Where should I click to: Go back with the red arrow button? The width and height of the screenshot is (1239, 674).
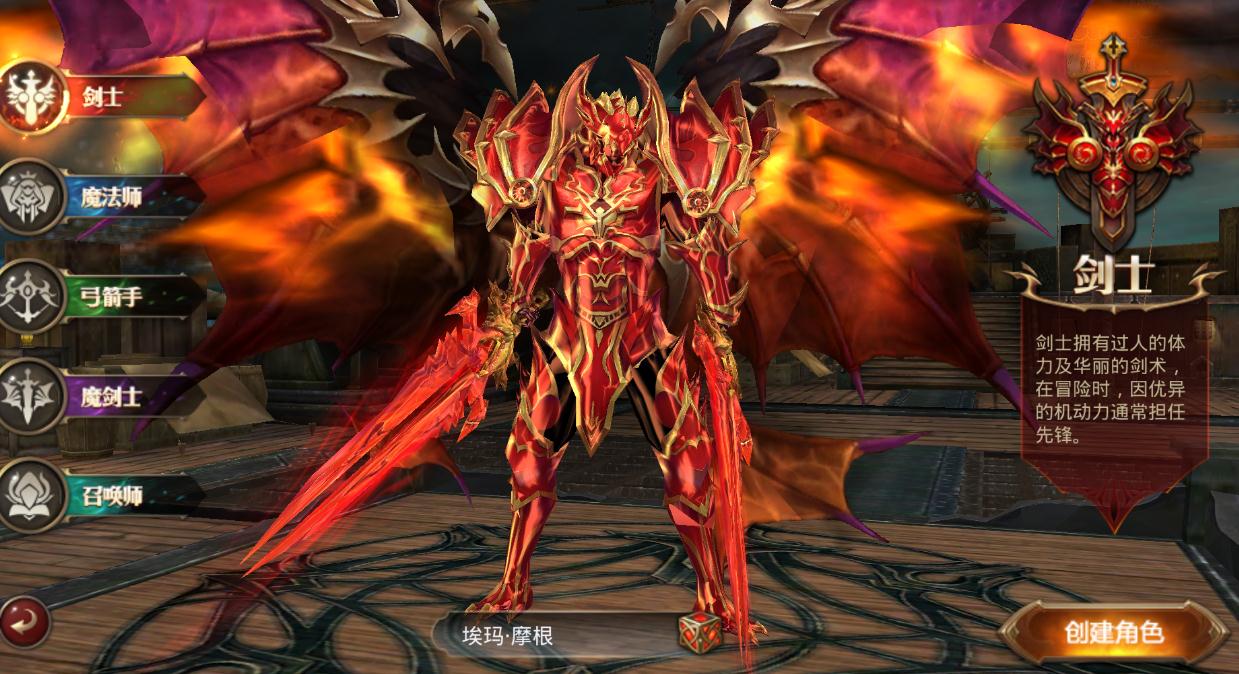coord(24,622)
